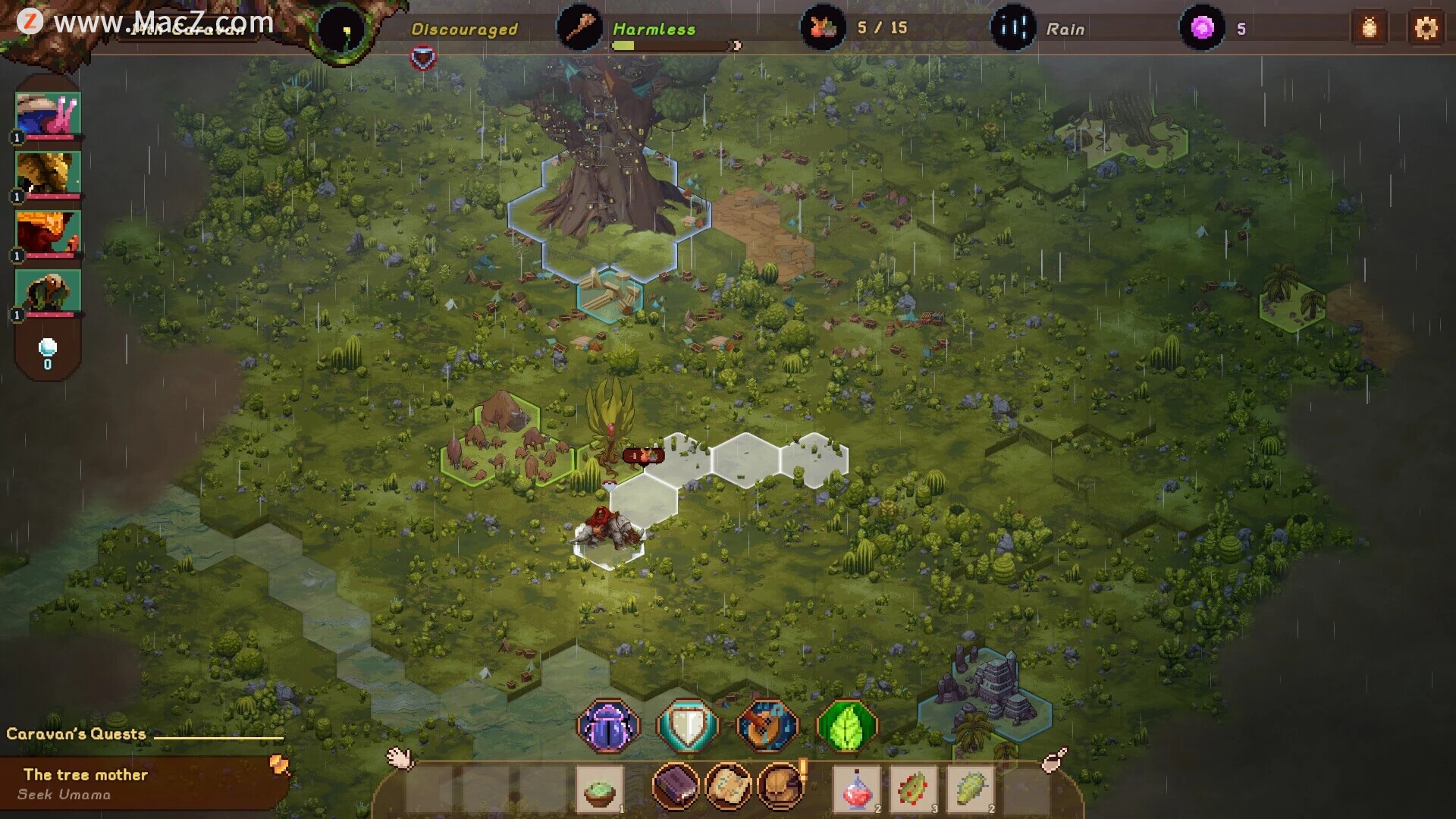Image resolution: width=1456 pixels, height=819 pixels.
Task: Select the orange-haired red creature portrait
Action: [49, 232]
